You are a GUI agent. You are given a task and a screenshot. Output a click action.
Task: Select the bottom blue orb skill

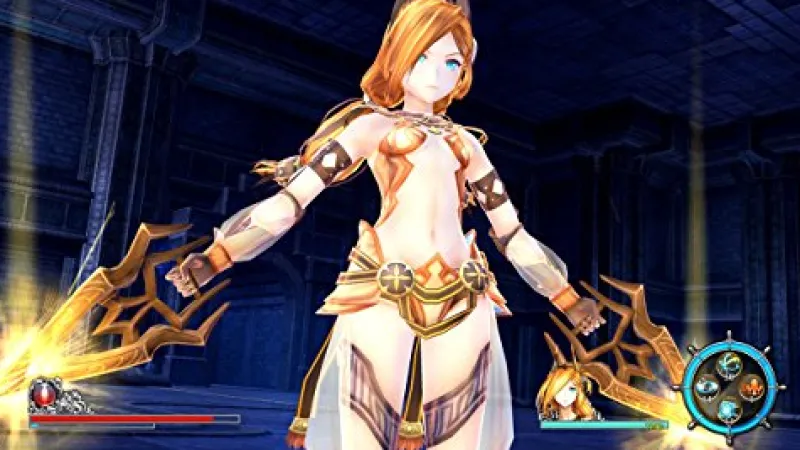point(728,407)
